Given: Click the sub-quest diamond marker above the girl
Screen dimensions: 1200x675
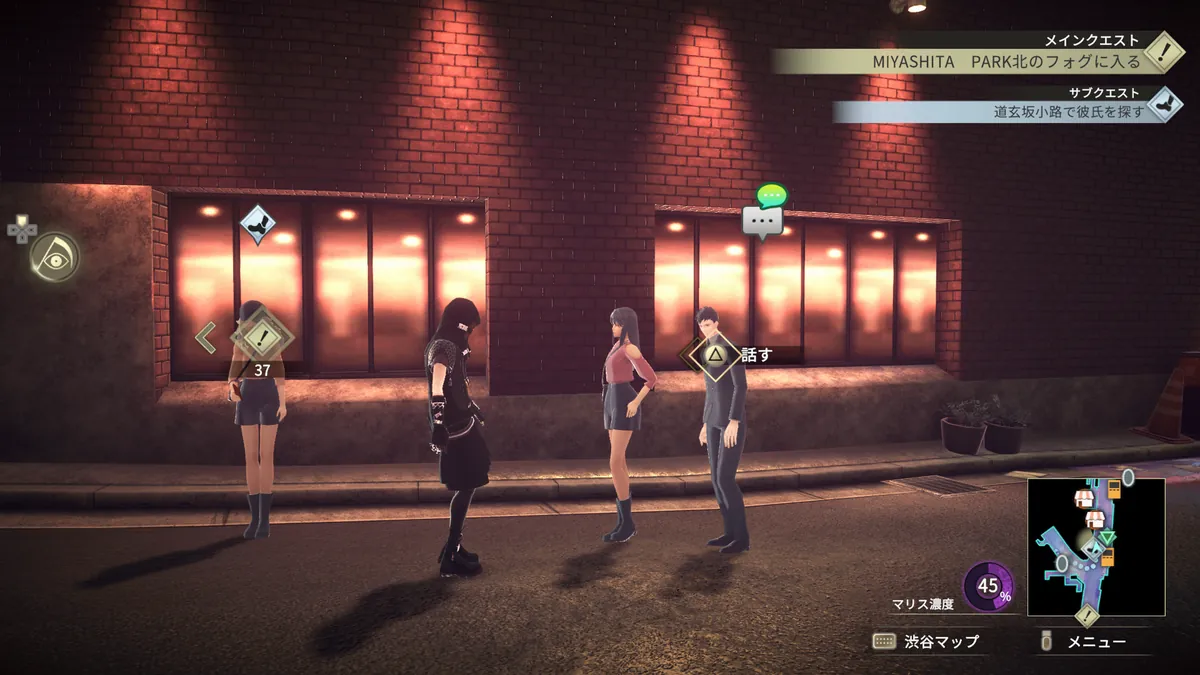Looking at the screenshot, I should tap(258, 223).
